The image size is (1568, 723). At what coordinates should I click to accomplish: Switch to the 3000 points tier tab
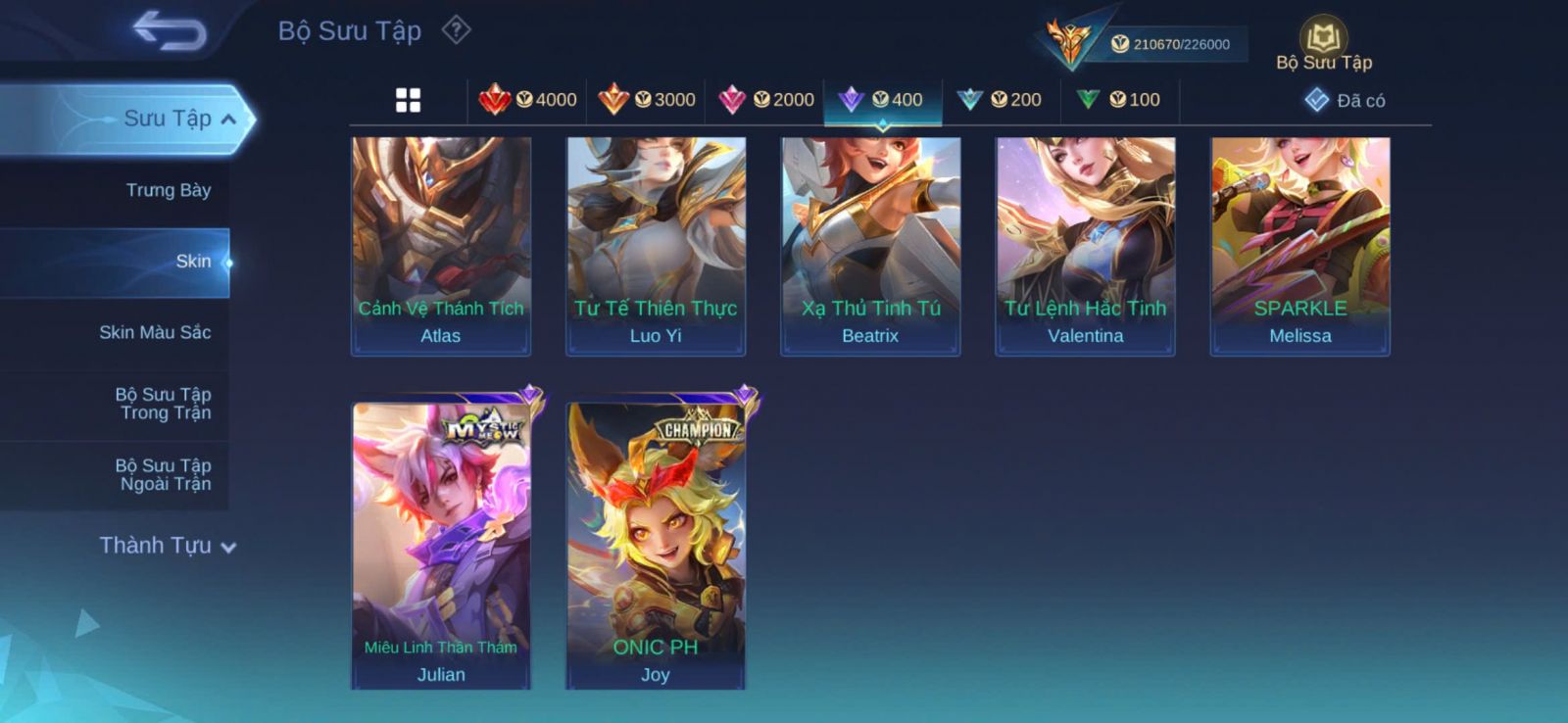(647, 100)
